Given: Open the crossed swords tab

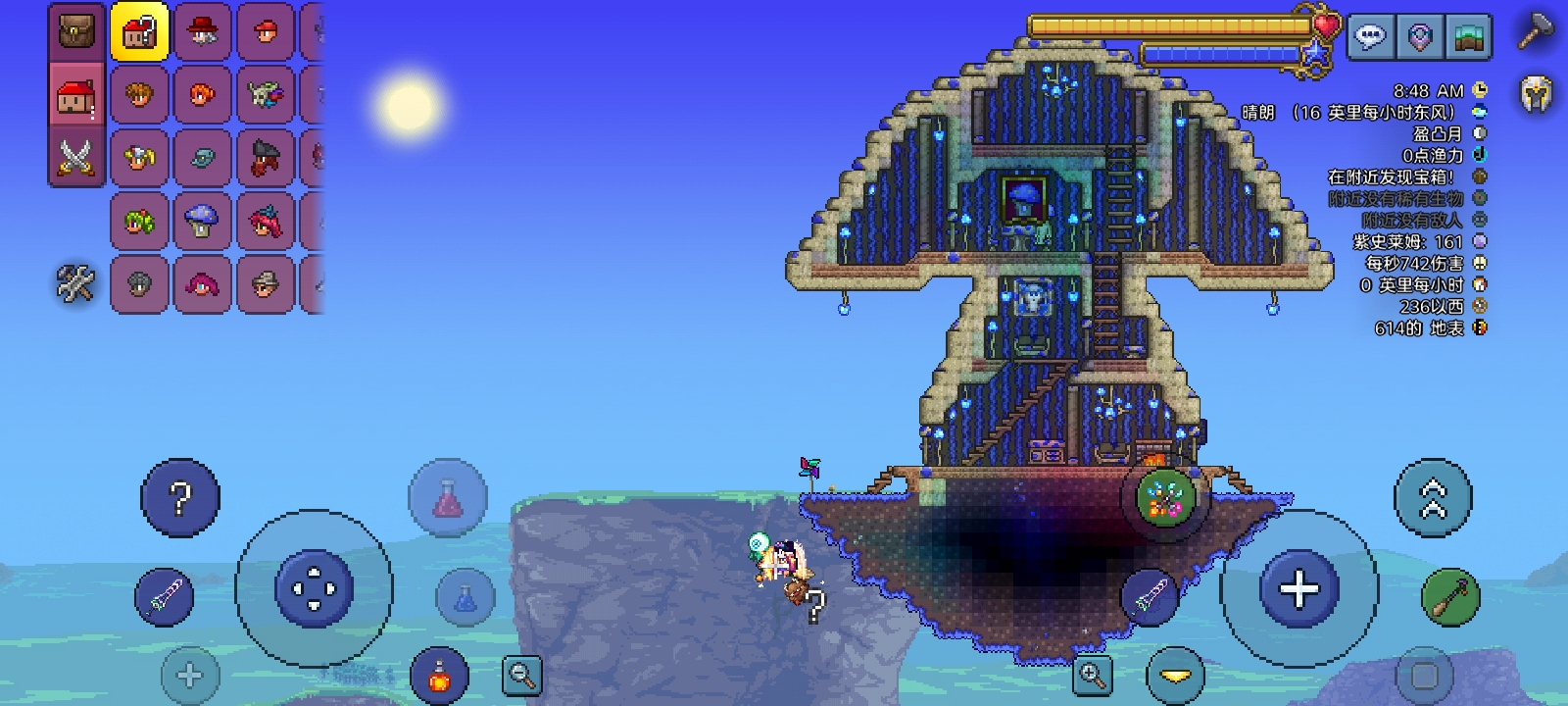Looking at the screenshot, I should (76, 157).
